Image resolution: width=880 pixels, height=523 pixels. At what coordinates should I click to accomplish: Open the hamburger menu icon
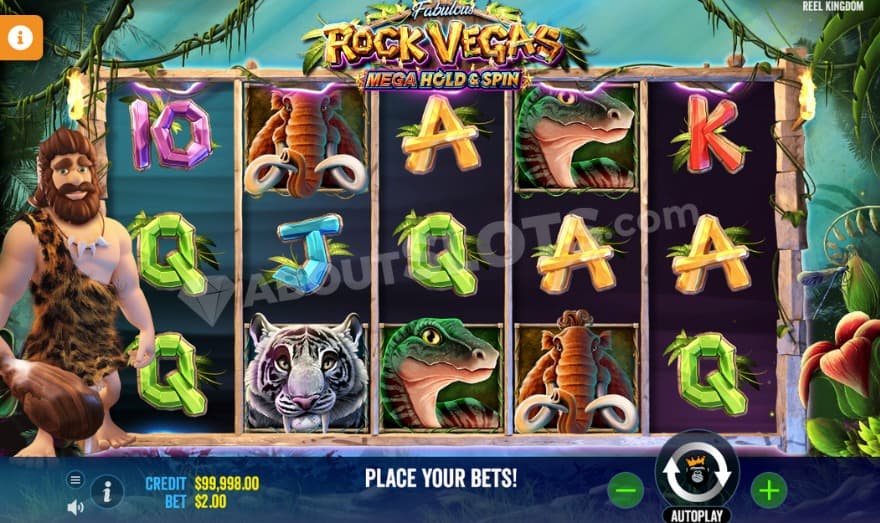point(75,480)
